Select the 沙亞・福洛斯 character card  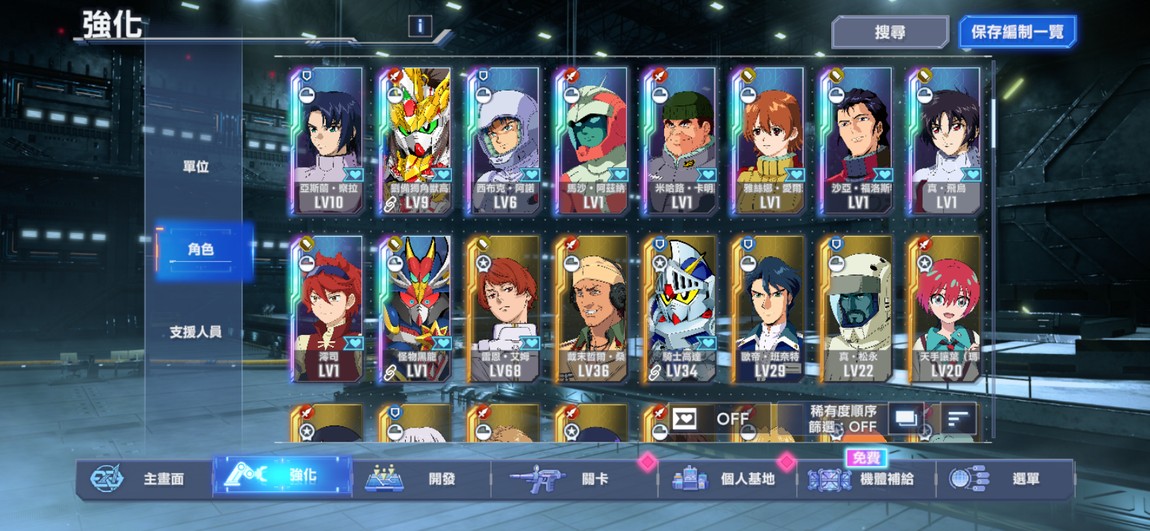tap(856, 141)
